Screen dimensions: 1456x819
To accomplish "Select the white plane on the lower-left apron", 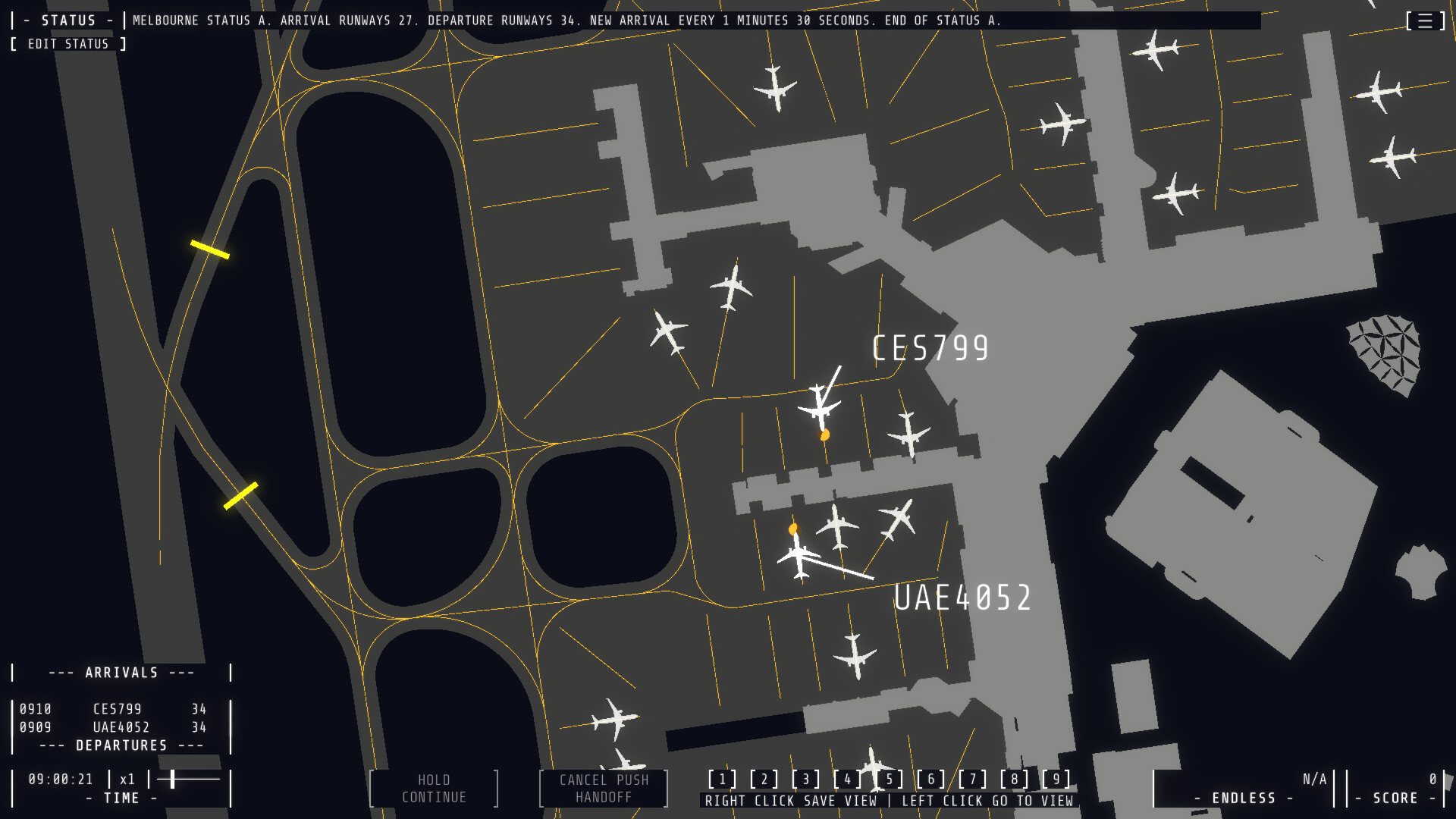I will coord(614,717).
